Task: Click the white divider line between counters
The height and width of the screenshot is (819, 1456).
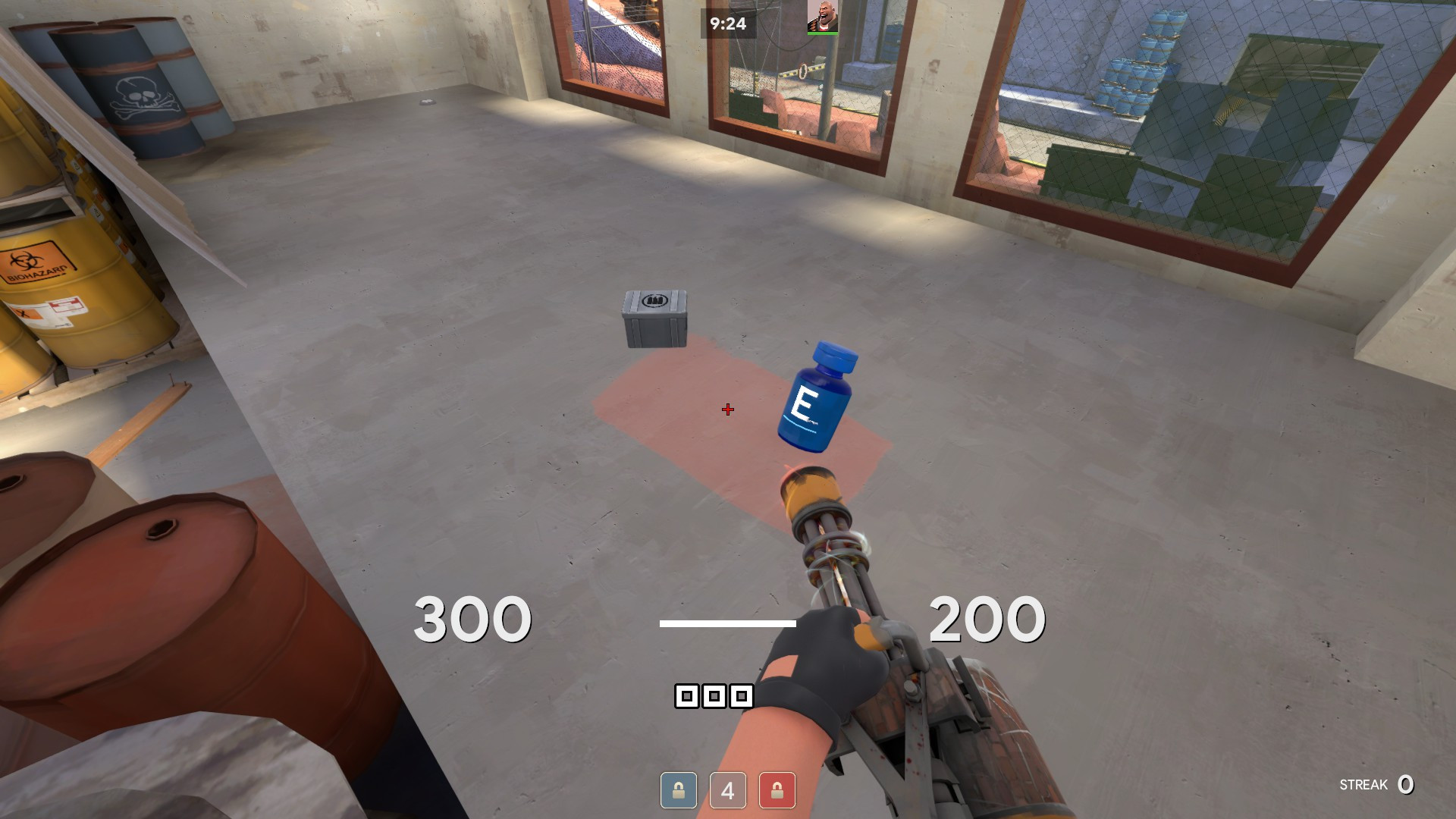Action: click(729, 623)
